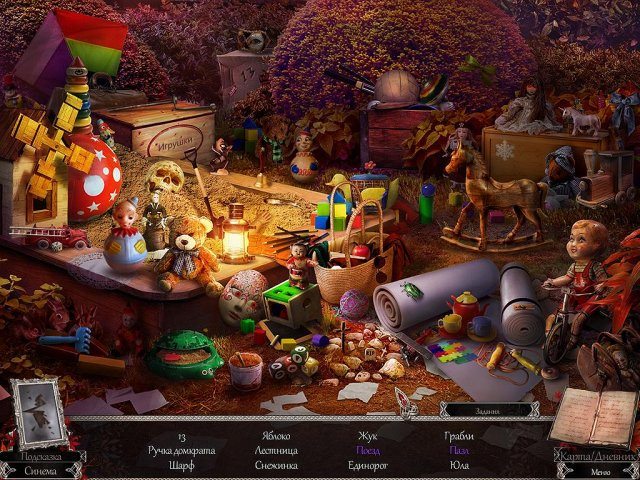Select the Юла word in the list
640x480 pixels.
(459, 464)
